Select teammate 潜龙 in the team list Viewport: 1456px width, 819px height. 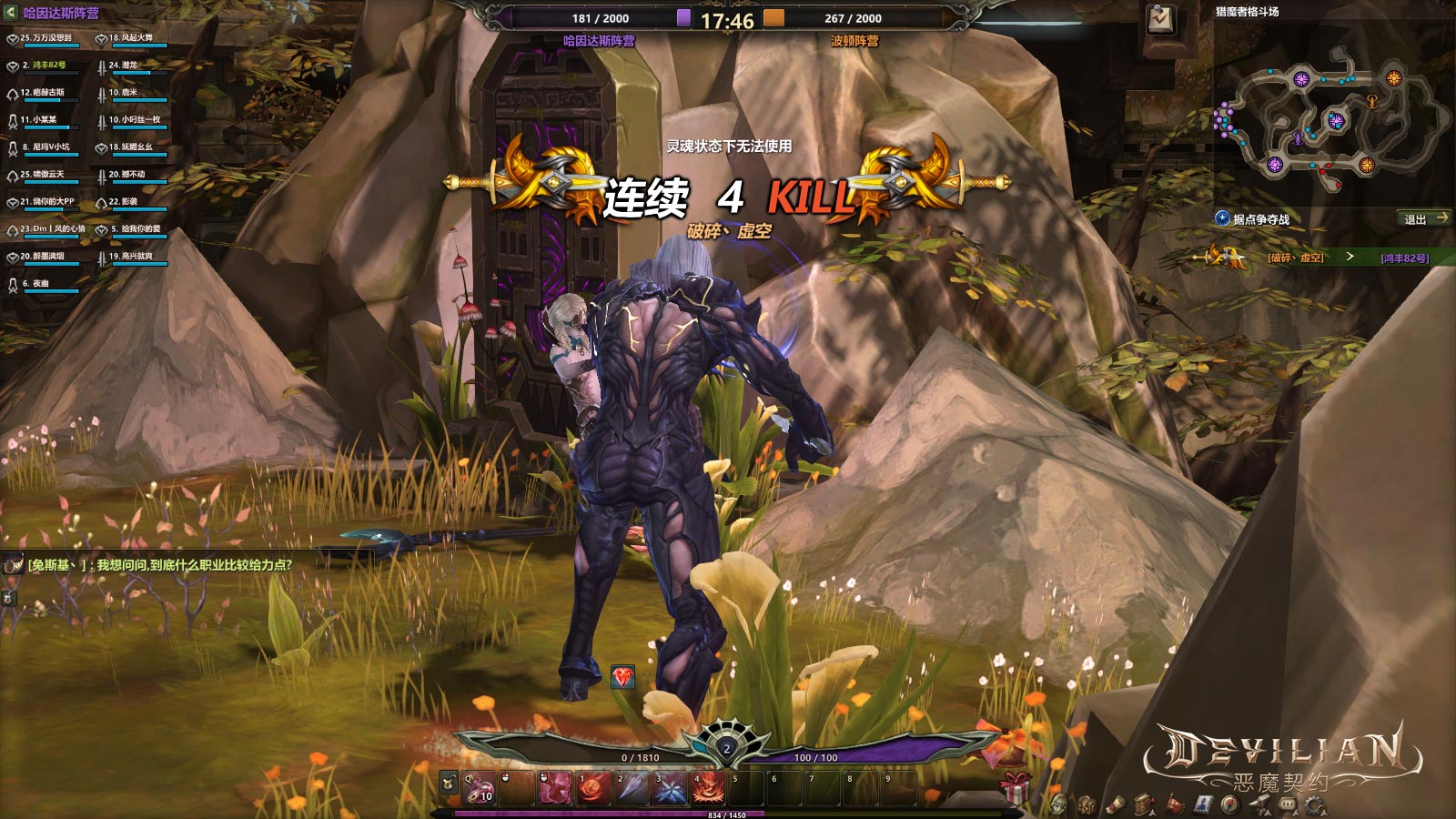pos(129,66)
